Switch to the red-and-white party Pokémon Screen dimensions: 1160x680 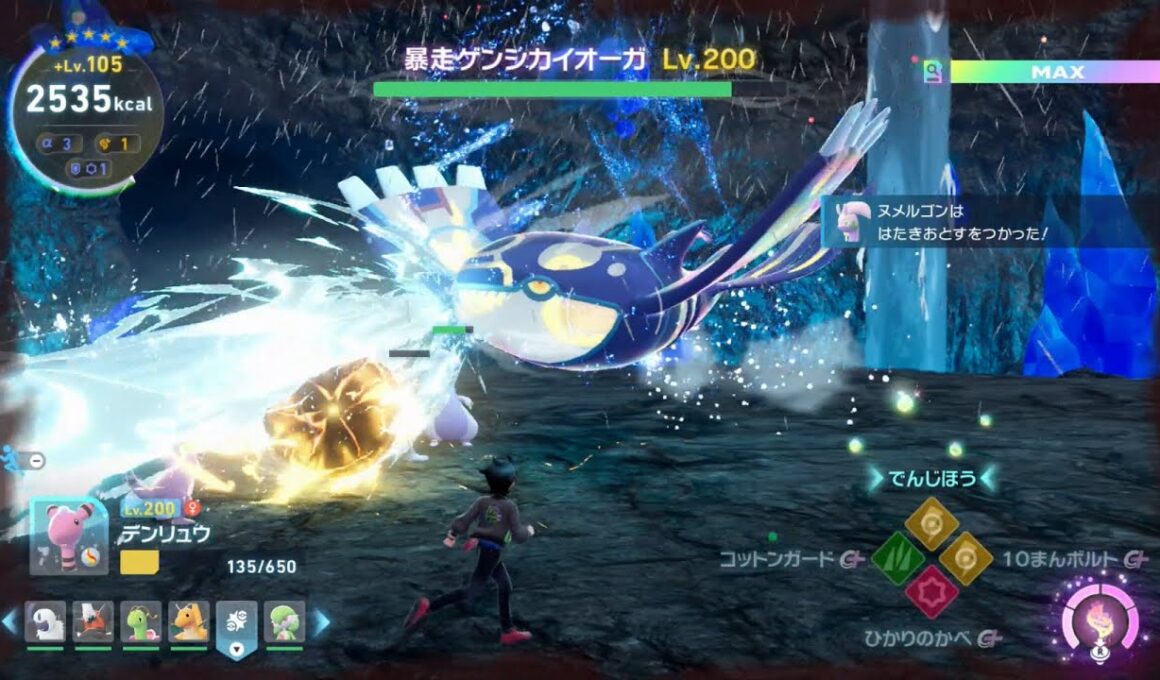tap(93, 622)
